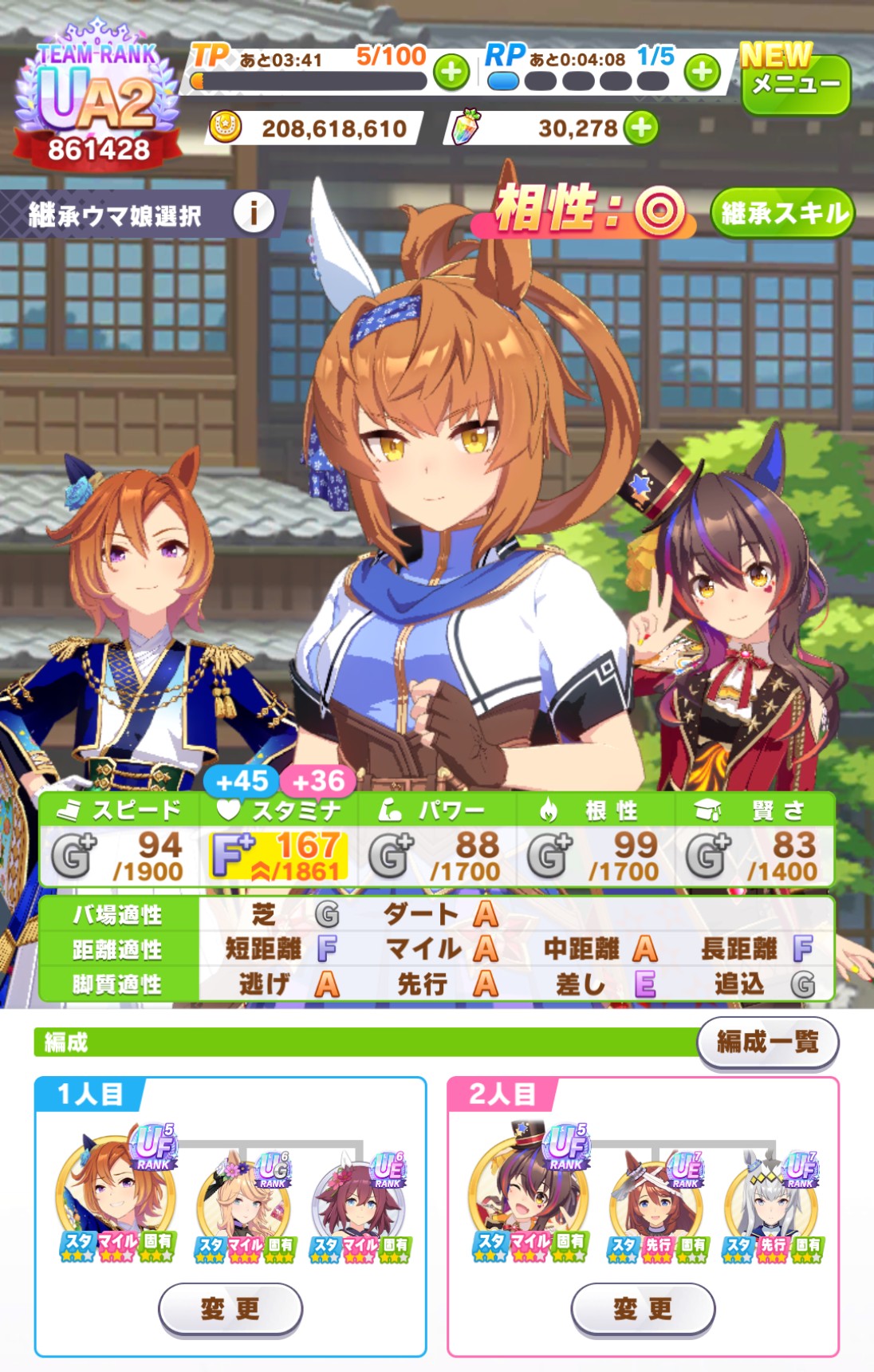
Task: Refill RP using its plus button
Action: (x=703, y=73)
